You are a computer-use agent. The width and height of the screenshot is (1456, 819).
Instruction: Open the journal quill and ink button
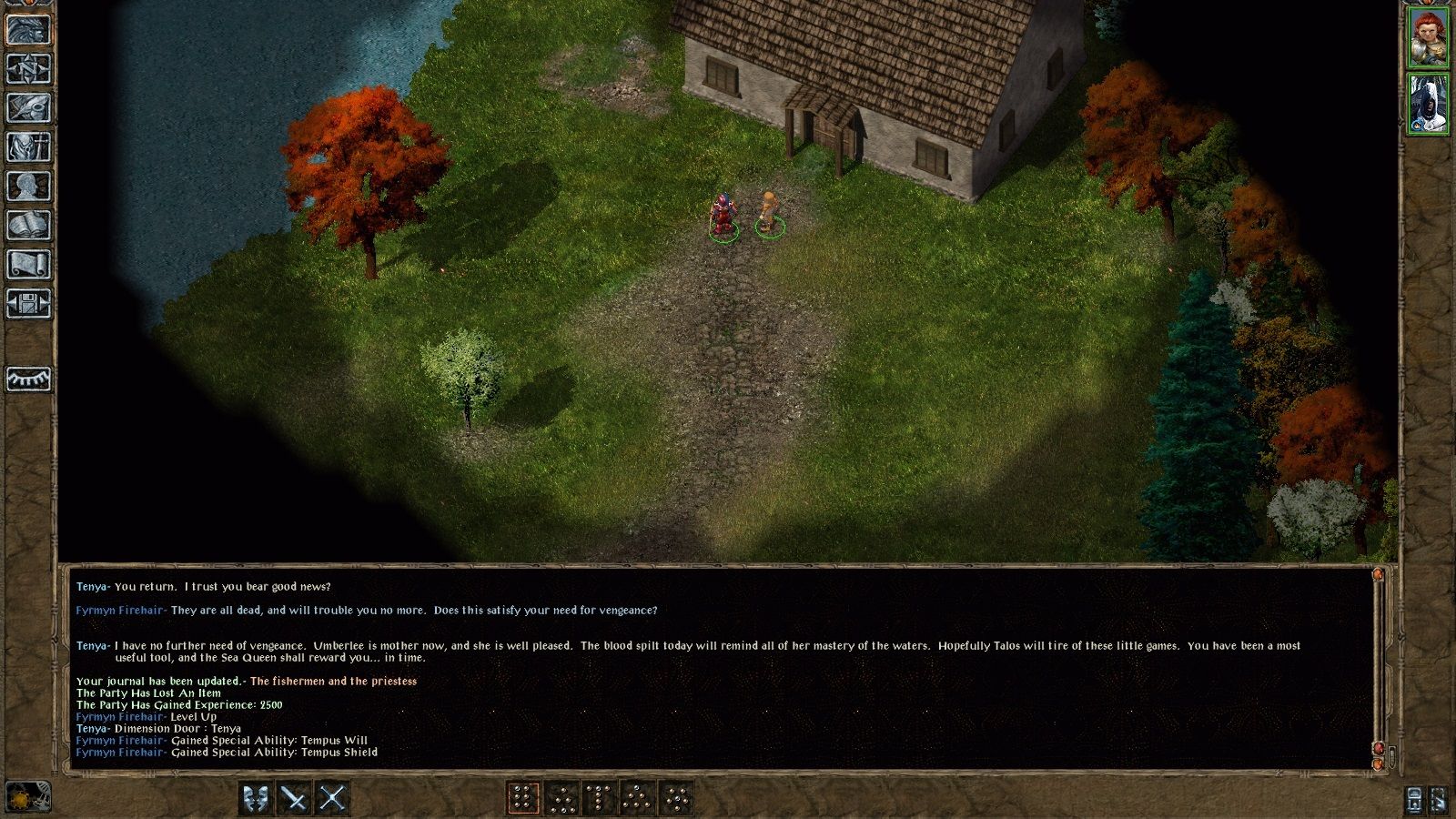[x=28, y=107]
